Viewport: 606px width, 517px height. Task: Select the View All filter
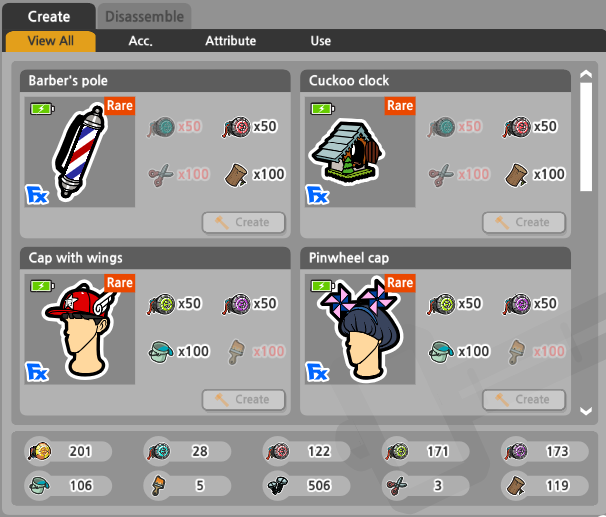coord(50,41)
